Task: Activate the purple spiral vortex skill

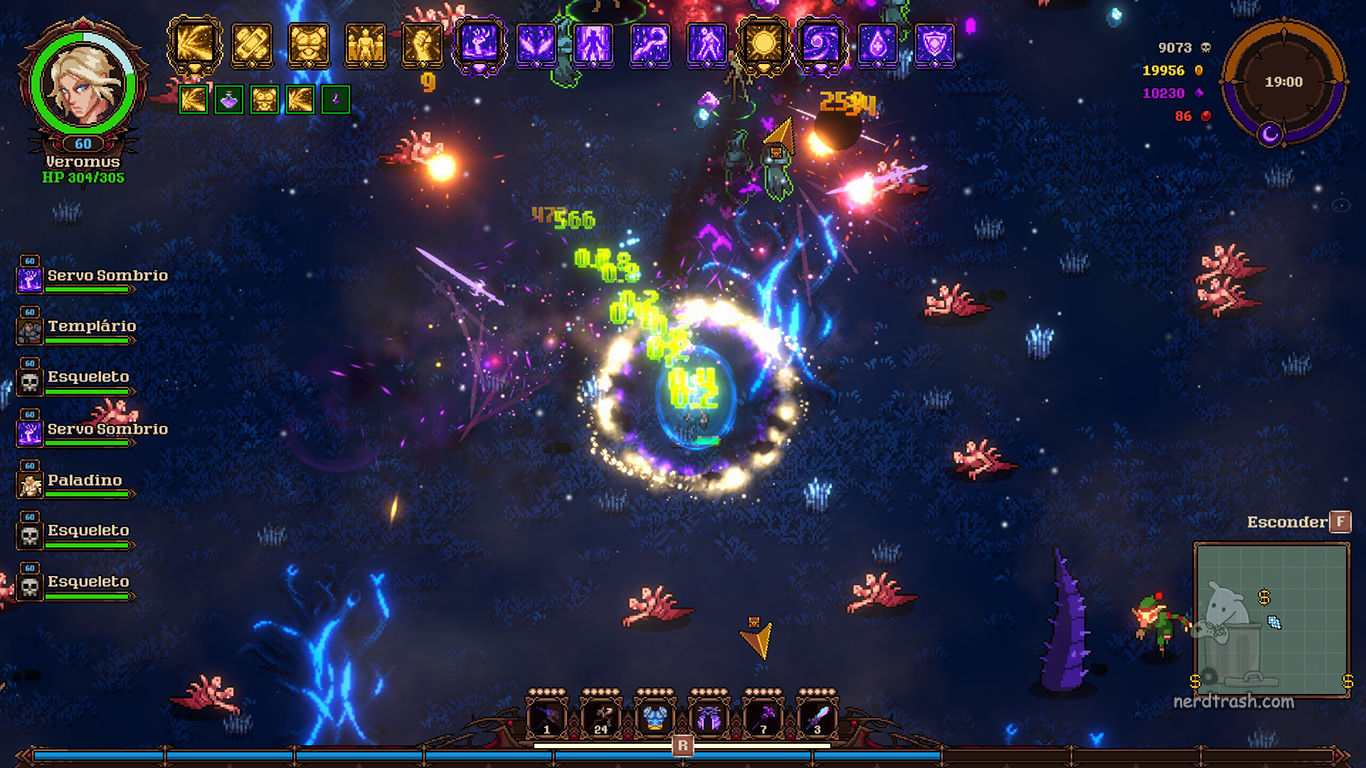Action: 820,45
